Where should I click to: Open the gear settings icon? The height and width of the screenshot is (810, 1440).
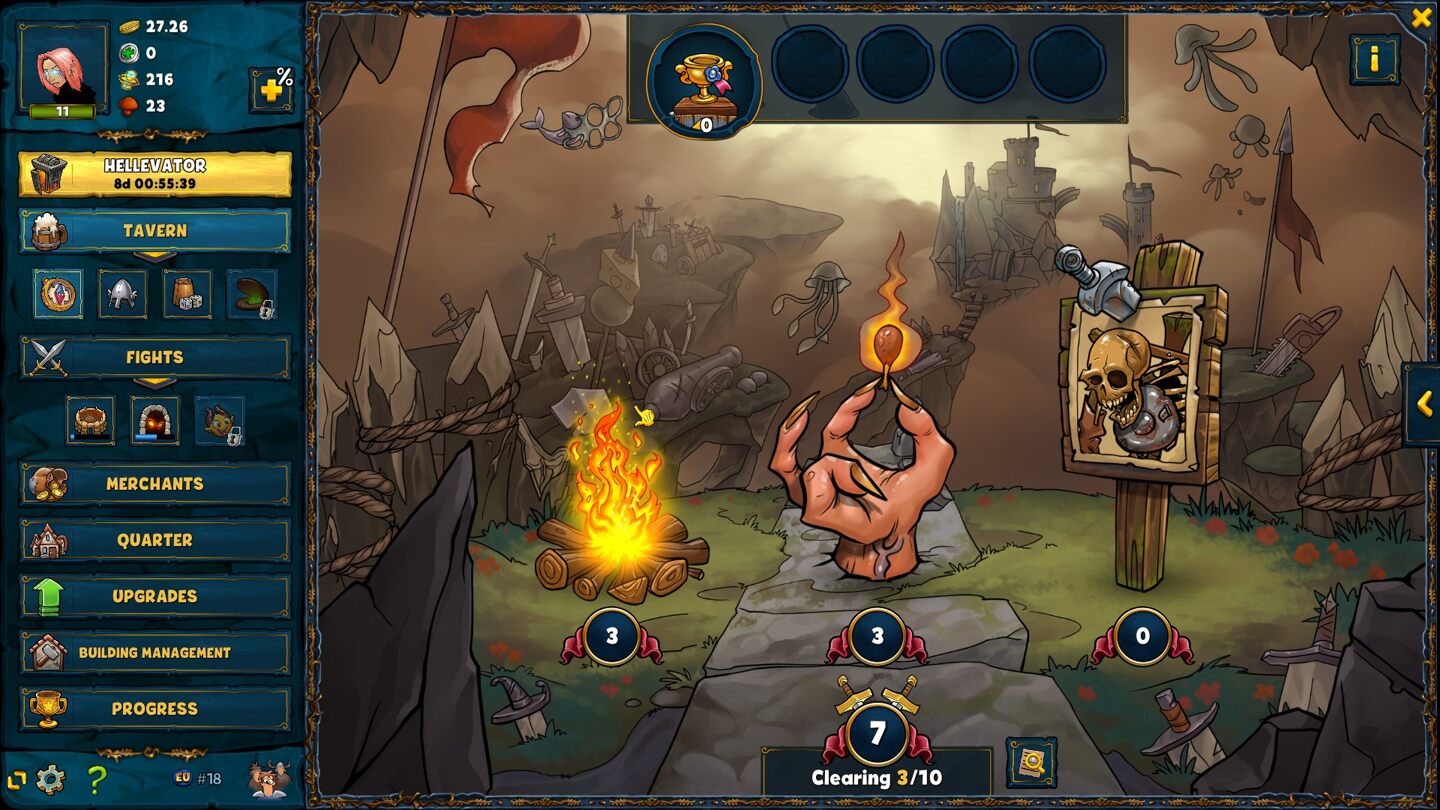click(50, 778)
